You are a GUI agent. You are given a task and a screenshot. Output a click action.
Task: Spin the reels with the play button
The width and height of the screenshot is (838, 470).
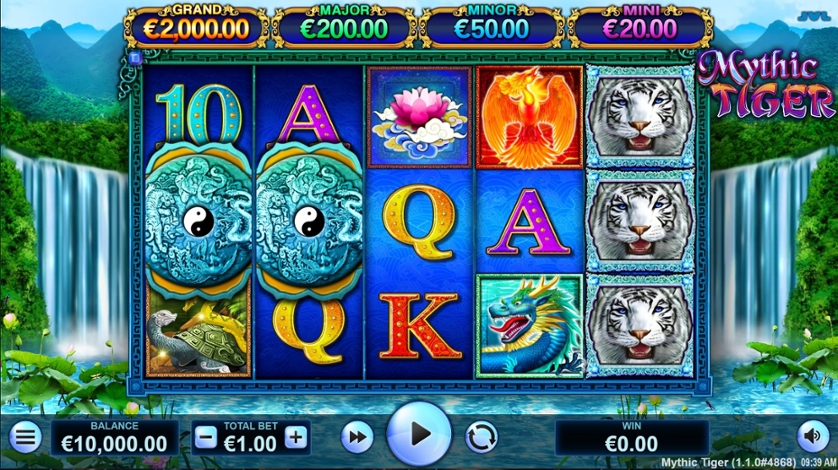click(x=419, y=435)
